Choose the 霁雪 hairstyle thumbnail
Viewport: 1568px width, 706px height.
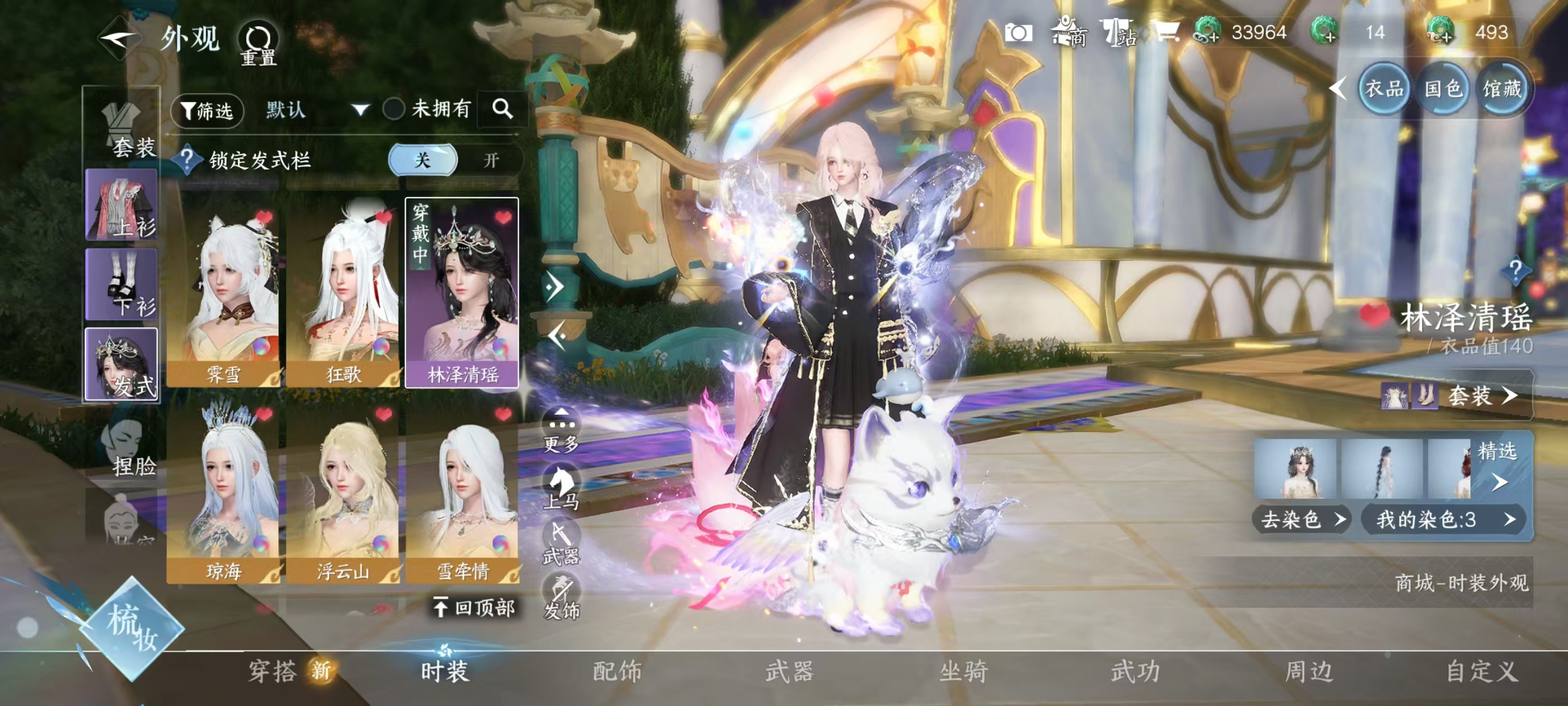223,292
